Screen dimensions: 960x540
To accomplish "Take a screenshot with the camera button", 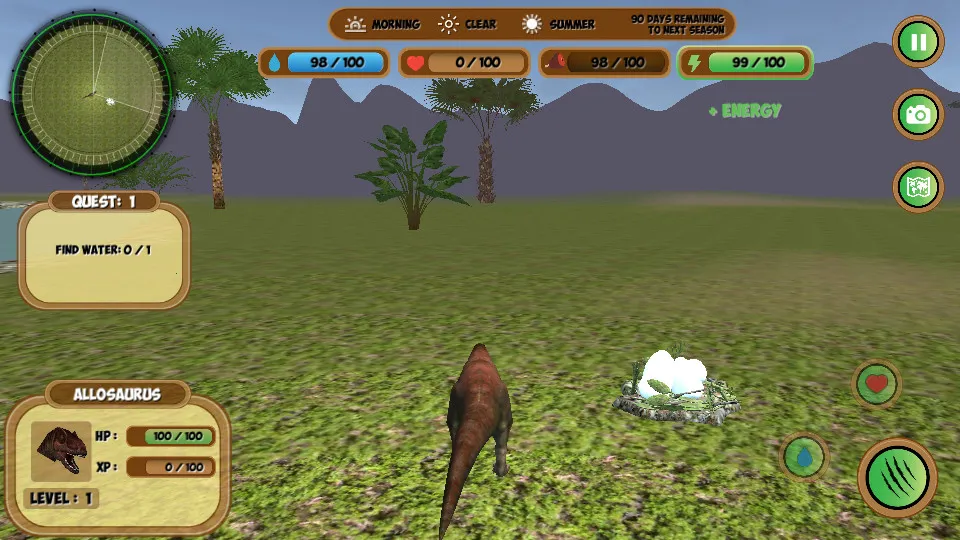I will [918, 115].
